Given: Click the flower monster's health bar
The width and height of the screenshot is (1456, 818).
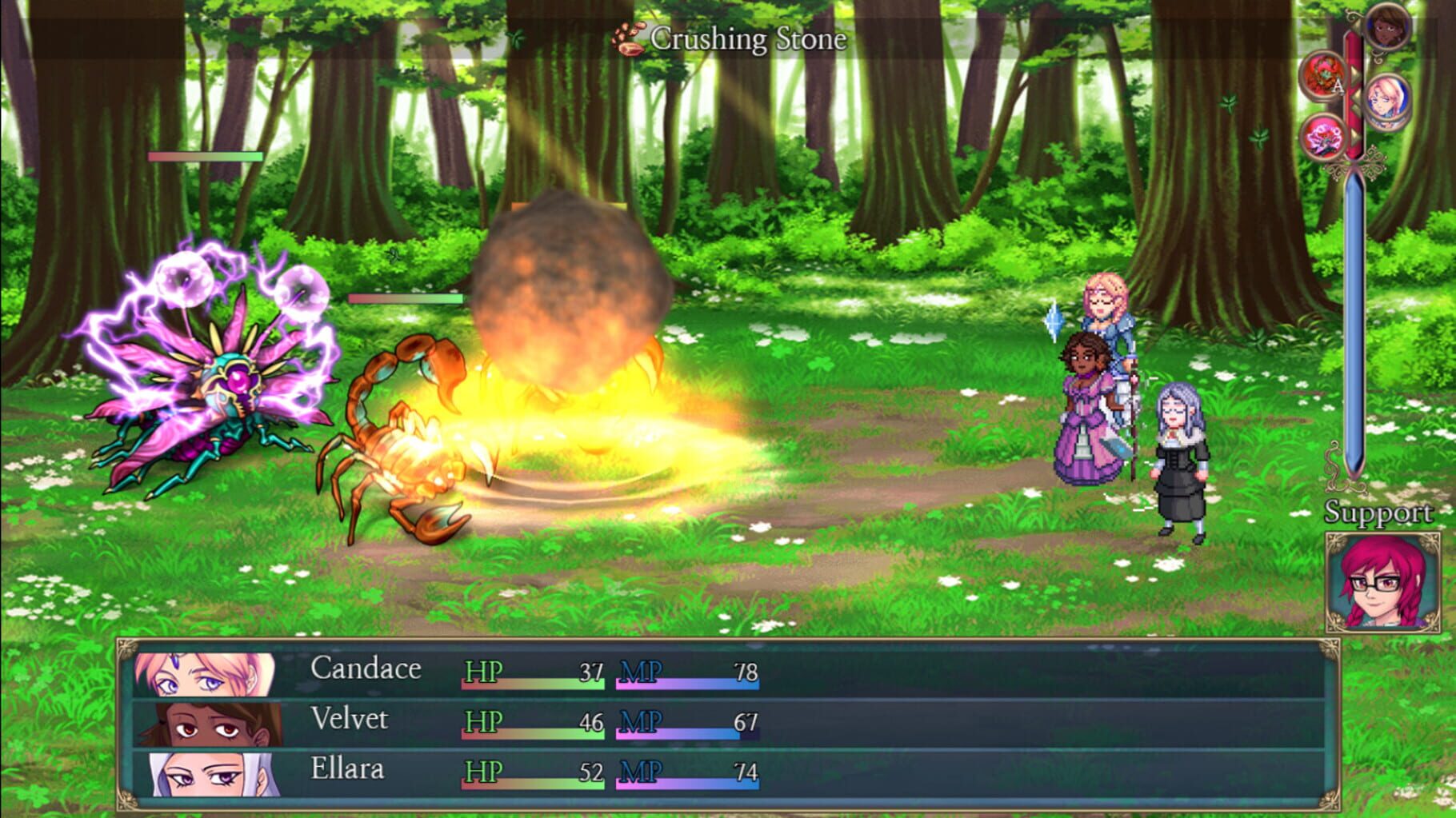Looking at the screenshot, I should pyautogui.click(x=206, y=158).
